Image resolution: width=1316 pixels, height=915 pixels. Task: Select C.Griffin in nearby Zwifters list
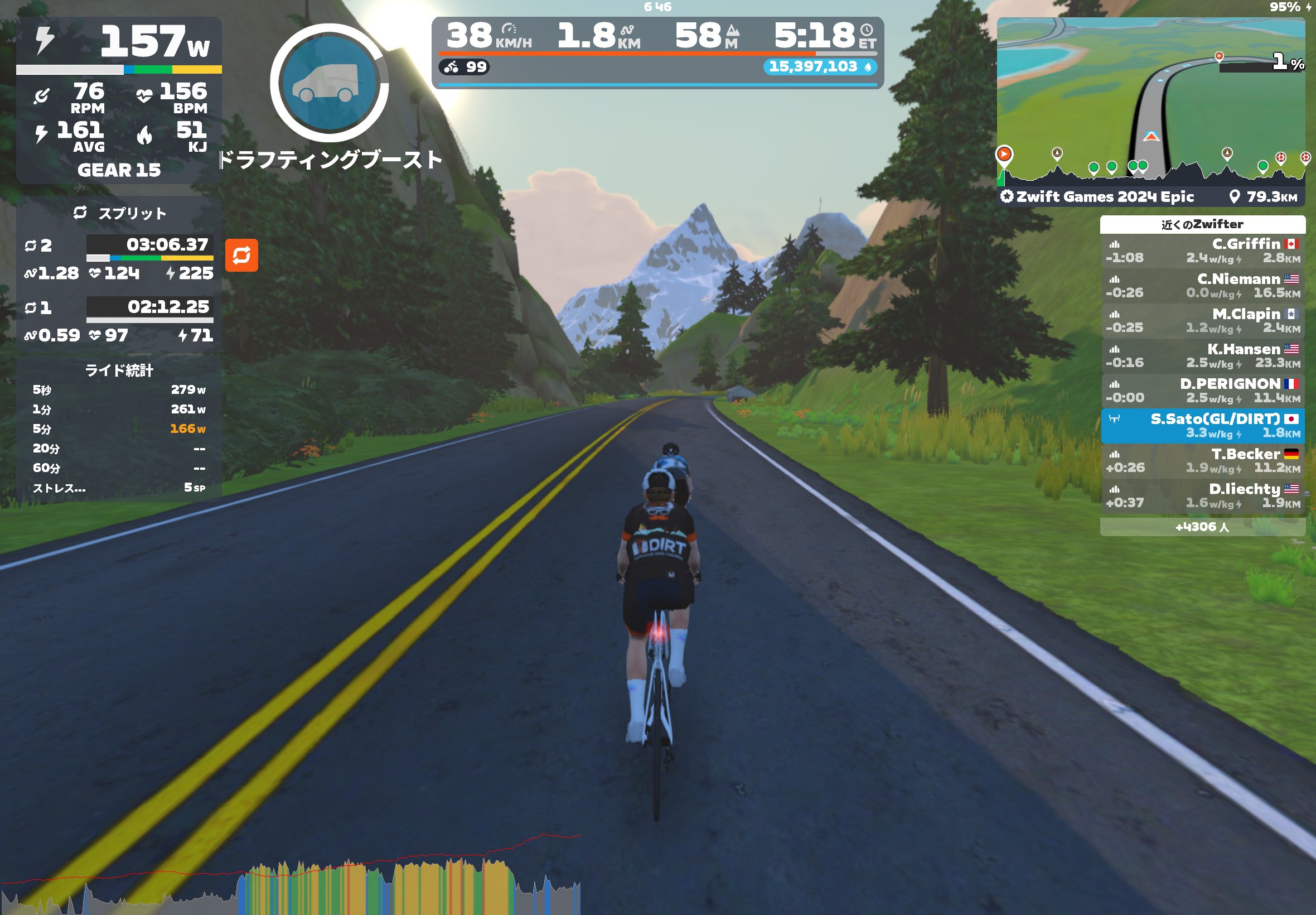(1202, 251)
